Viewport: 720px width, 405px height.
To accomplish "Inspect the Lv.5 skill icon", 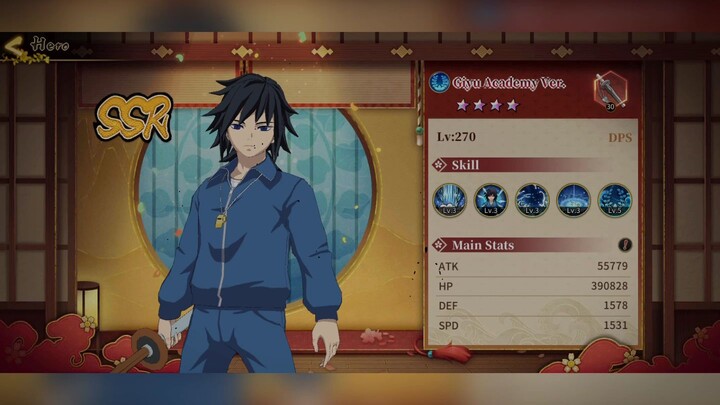I will pyautogui.click(x=614, y=199).
